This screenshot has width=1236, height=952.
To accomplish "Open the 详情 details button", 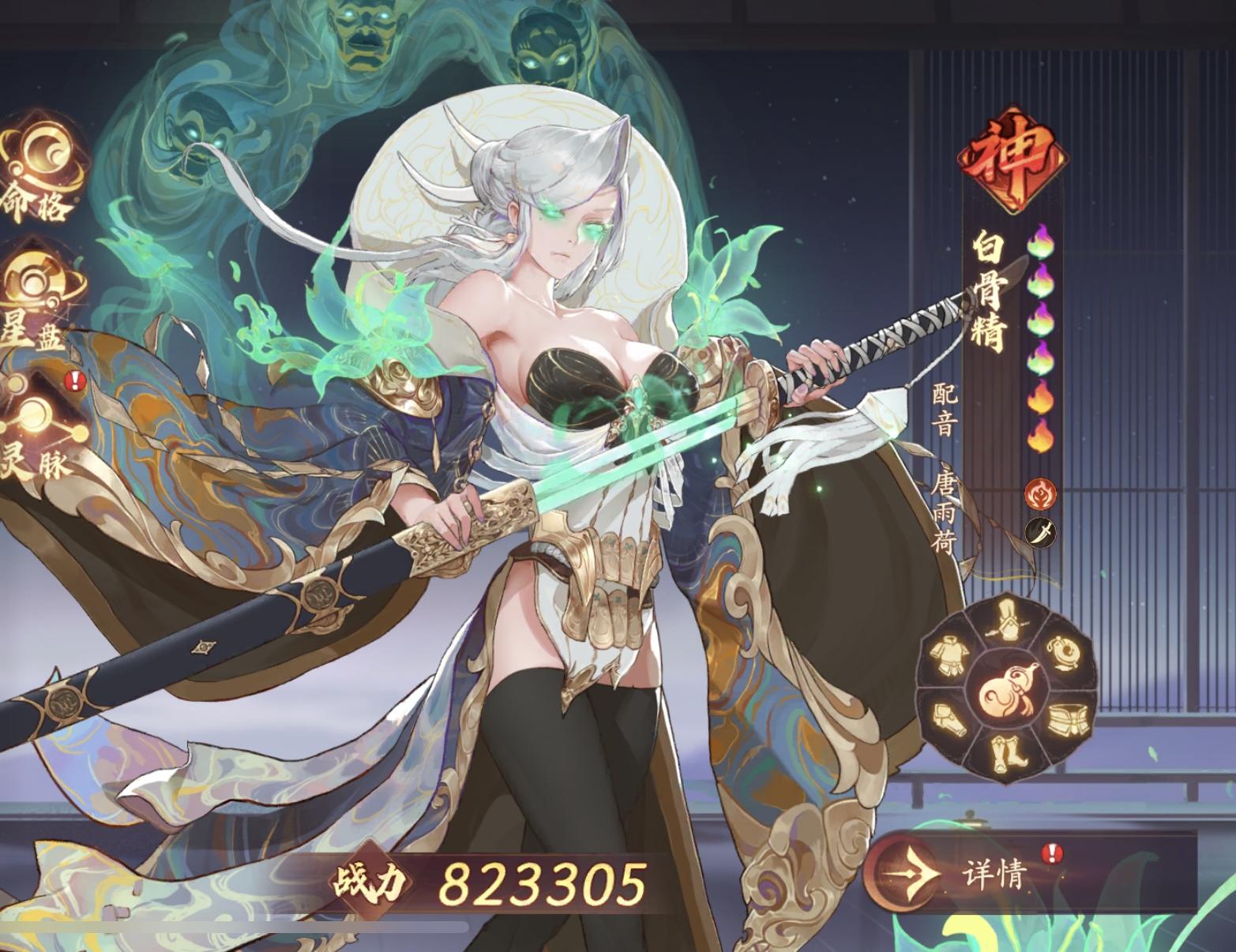I will pos(993,872).
